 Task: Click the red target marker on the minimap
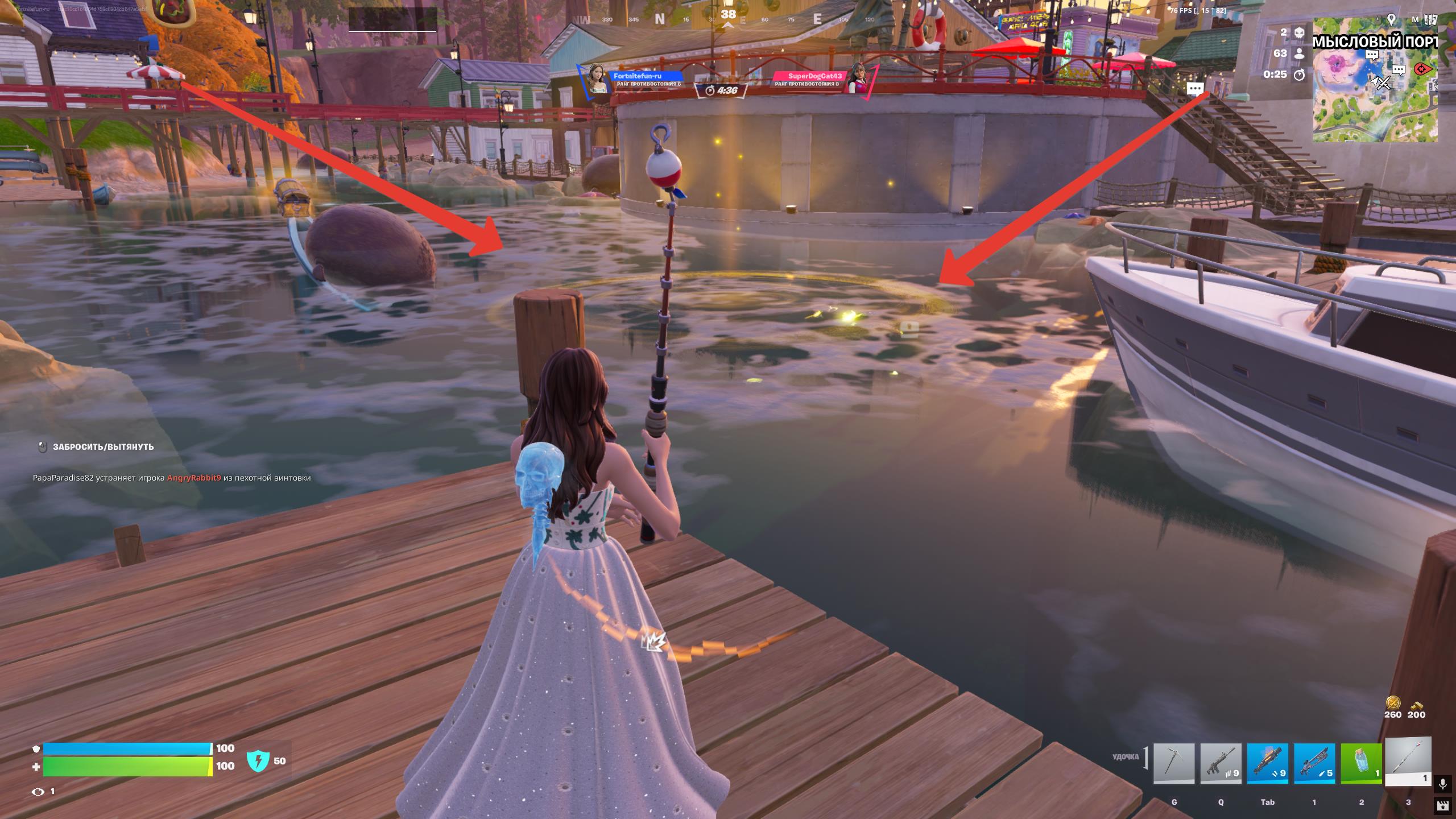pos(1423,69)
